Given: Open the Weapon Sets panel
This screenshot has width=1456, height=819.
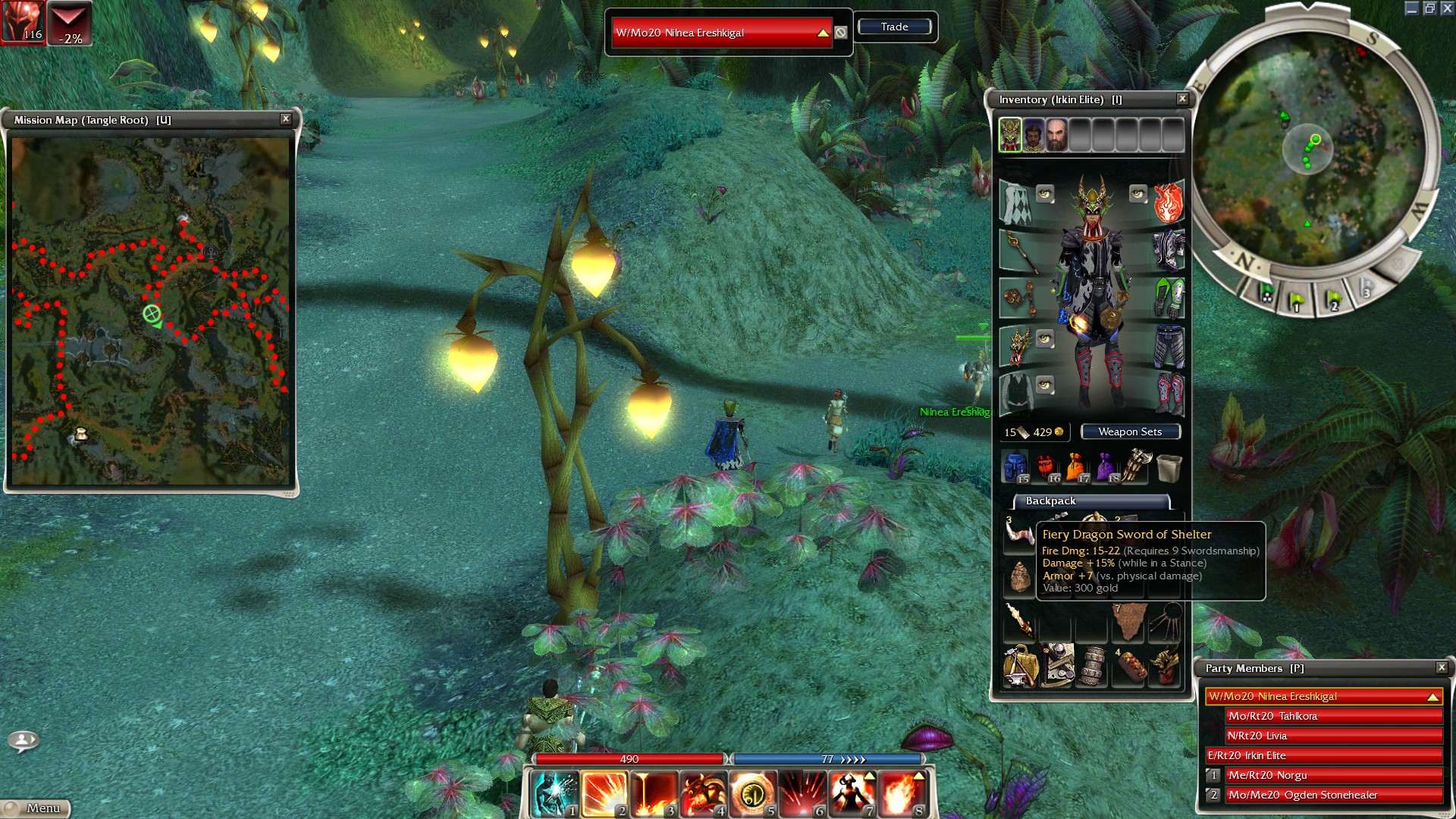Looking at the screenshot, I should (x=1130, y=431).
